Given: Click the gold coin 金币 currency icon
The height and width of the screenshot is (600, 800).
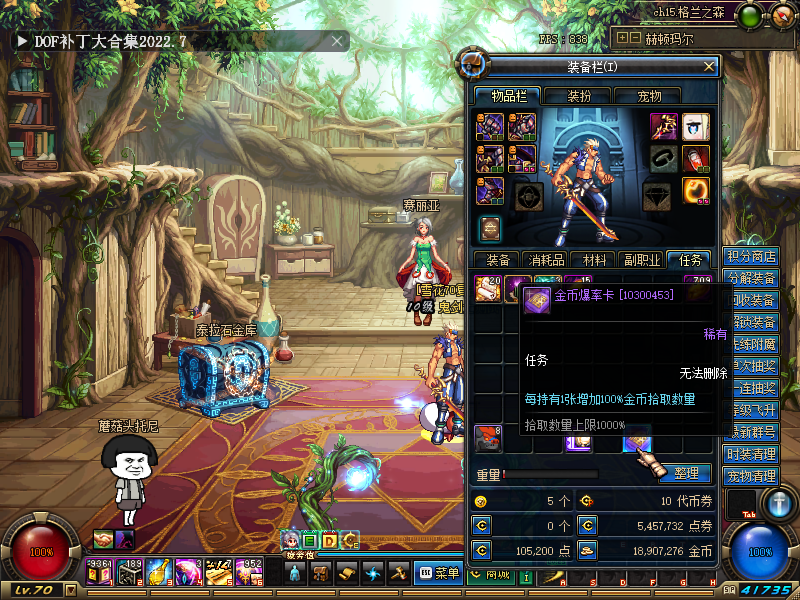Looking at the screenshot, I should point(587,550).
